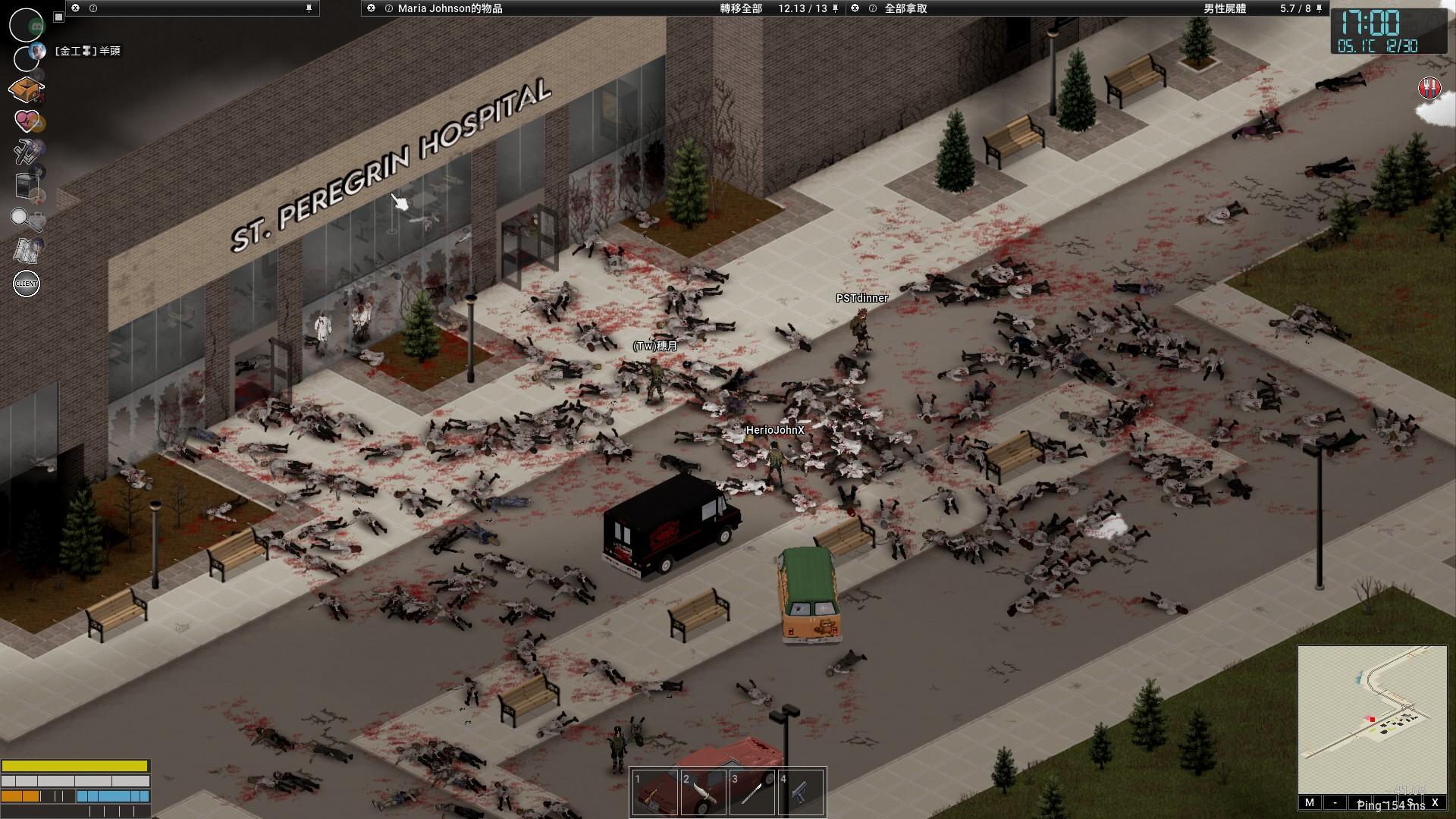The image size is (1456, 819).
Task: Click the fork and knife hunger moodle
Action: pos(1429,88)
